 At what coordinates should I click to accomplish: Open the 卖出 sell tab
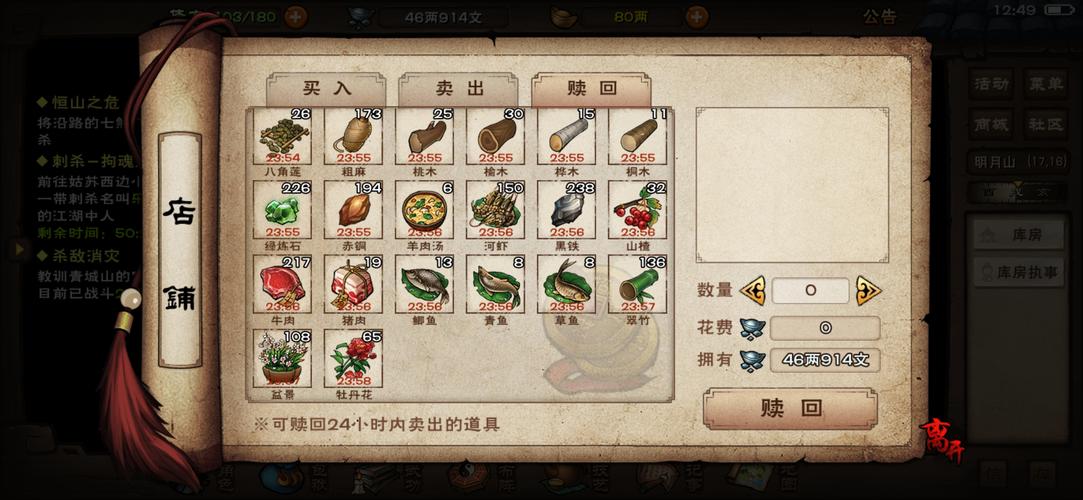pyautogui.click(x=458, y=88)
